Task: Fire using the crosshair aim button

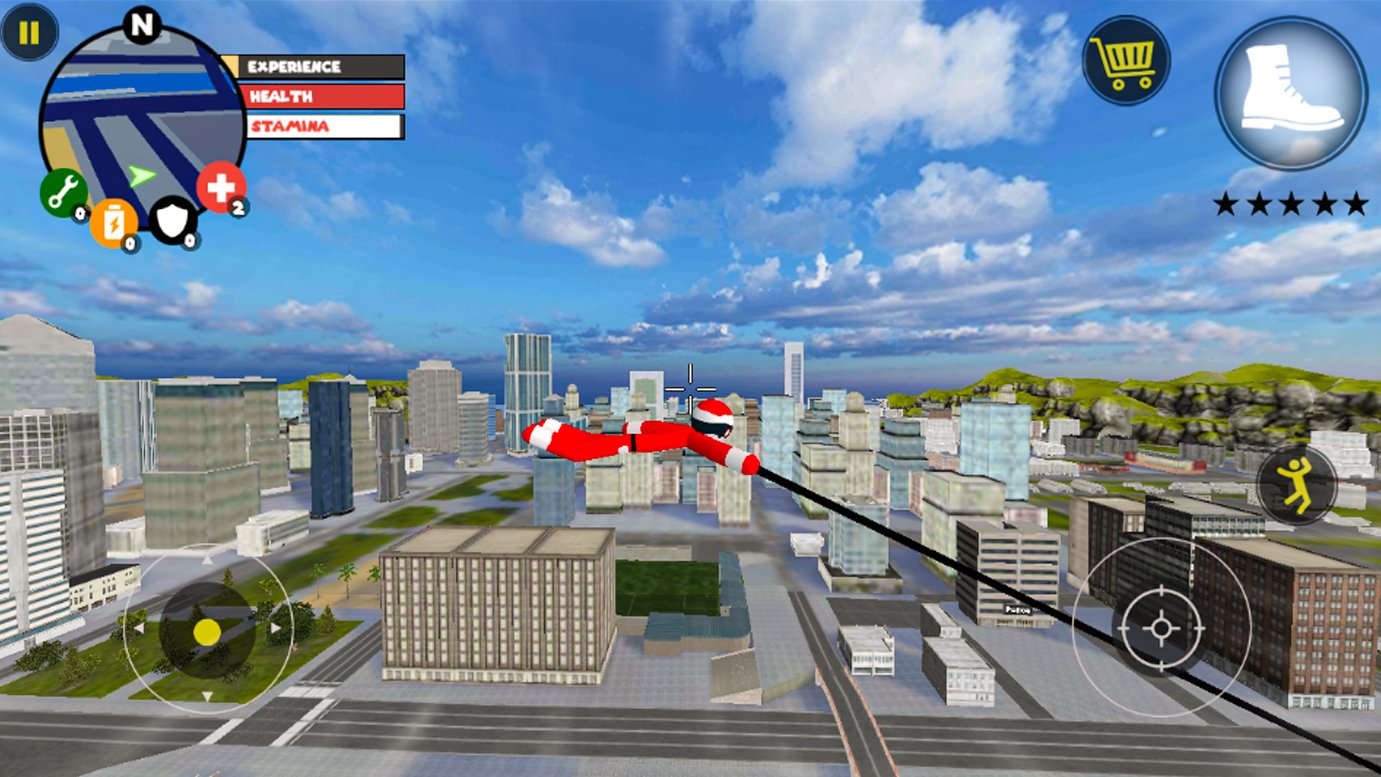Action: [x=1160, y=627]
